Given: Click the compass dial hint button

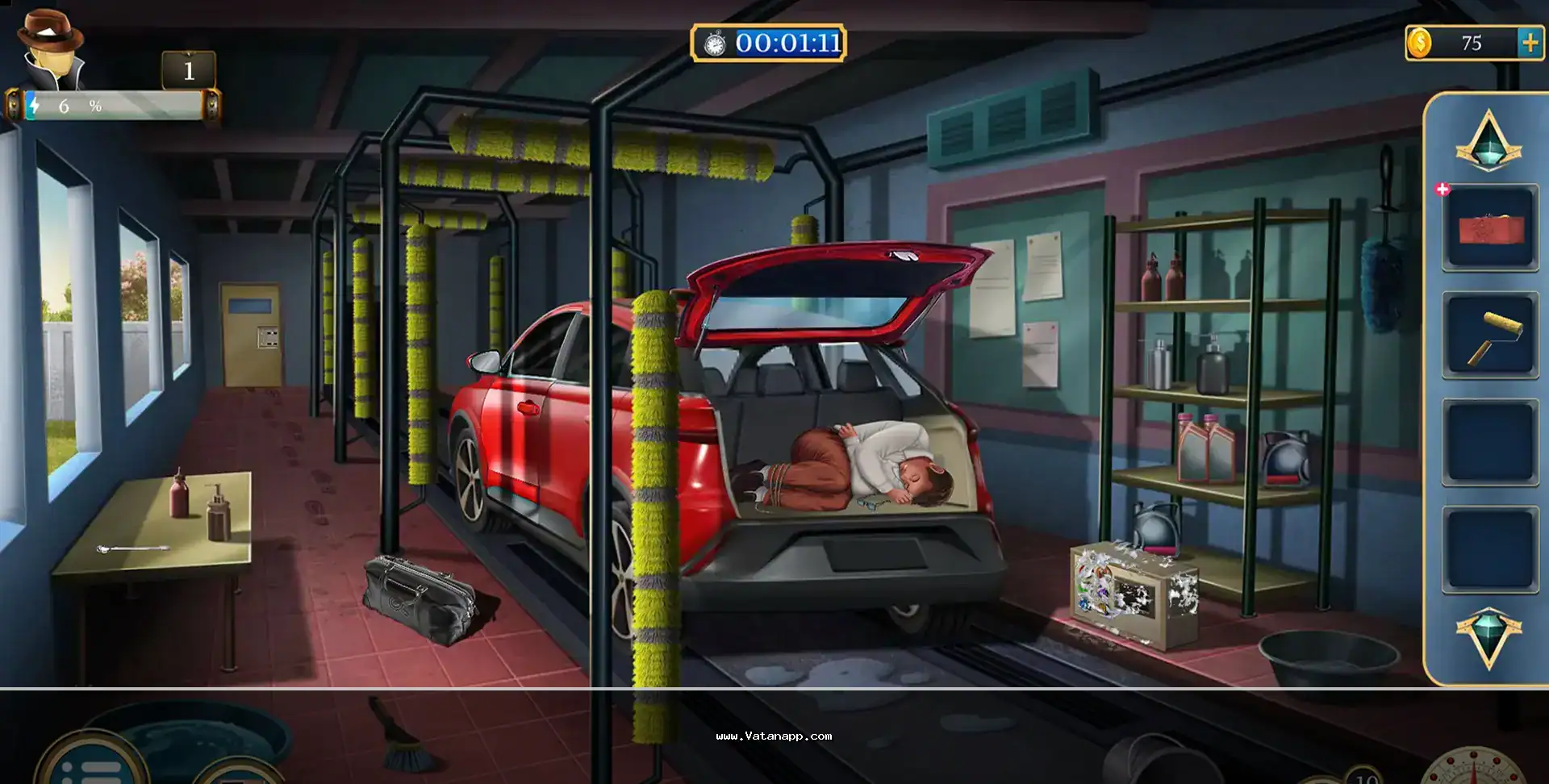Looking at the screenshot, I should (1473, 768).
